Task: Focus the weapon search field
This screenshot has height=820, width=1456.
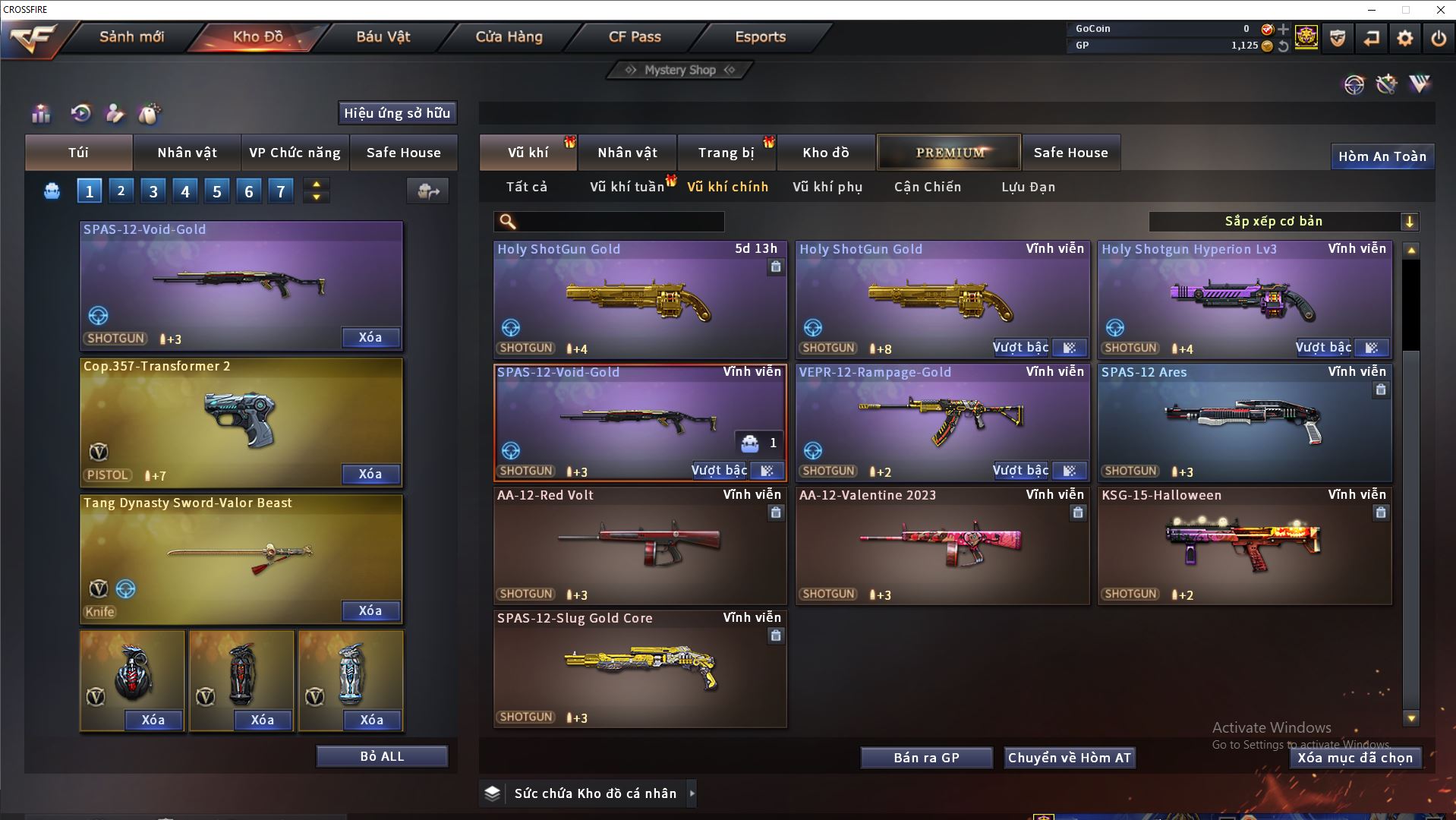Action: [x=619, y=222]
